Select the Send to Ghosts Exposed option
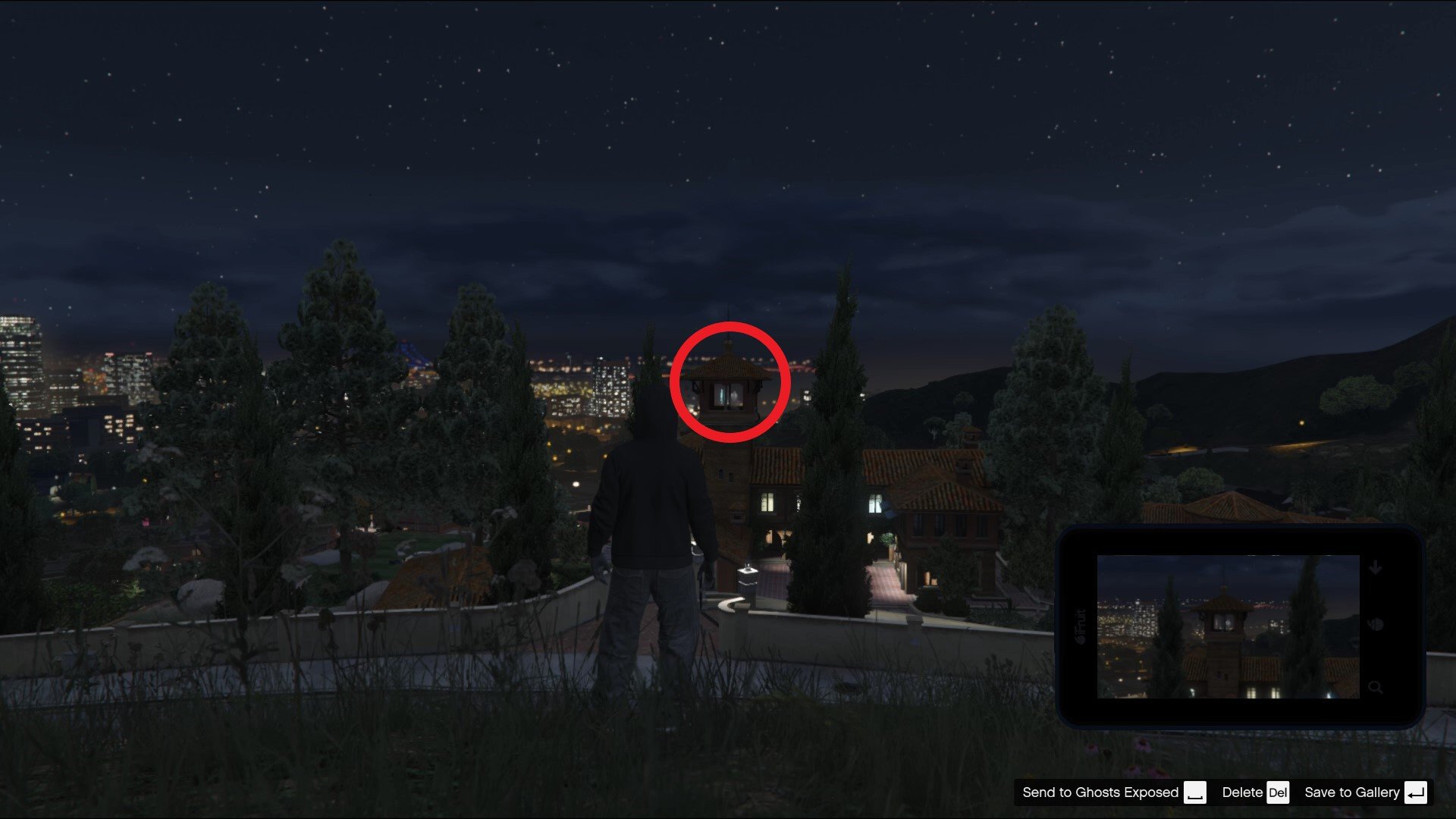The height and width of the screenshot is (819, 1456). pos(1100,792)
